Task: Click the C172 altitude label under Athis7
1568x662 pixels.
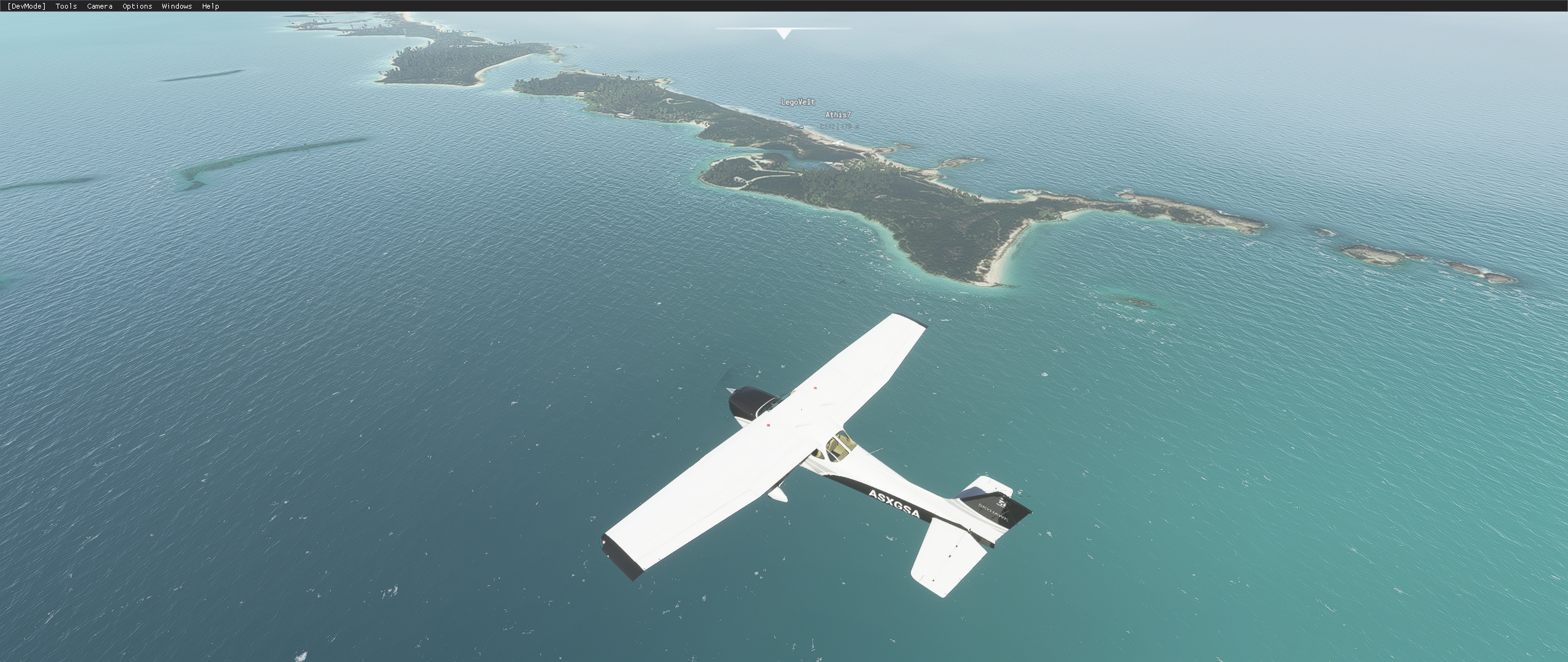Action: (x=839, y=126)
